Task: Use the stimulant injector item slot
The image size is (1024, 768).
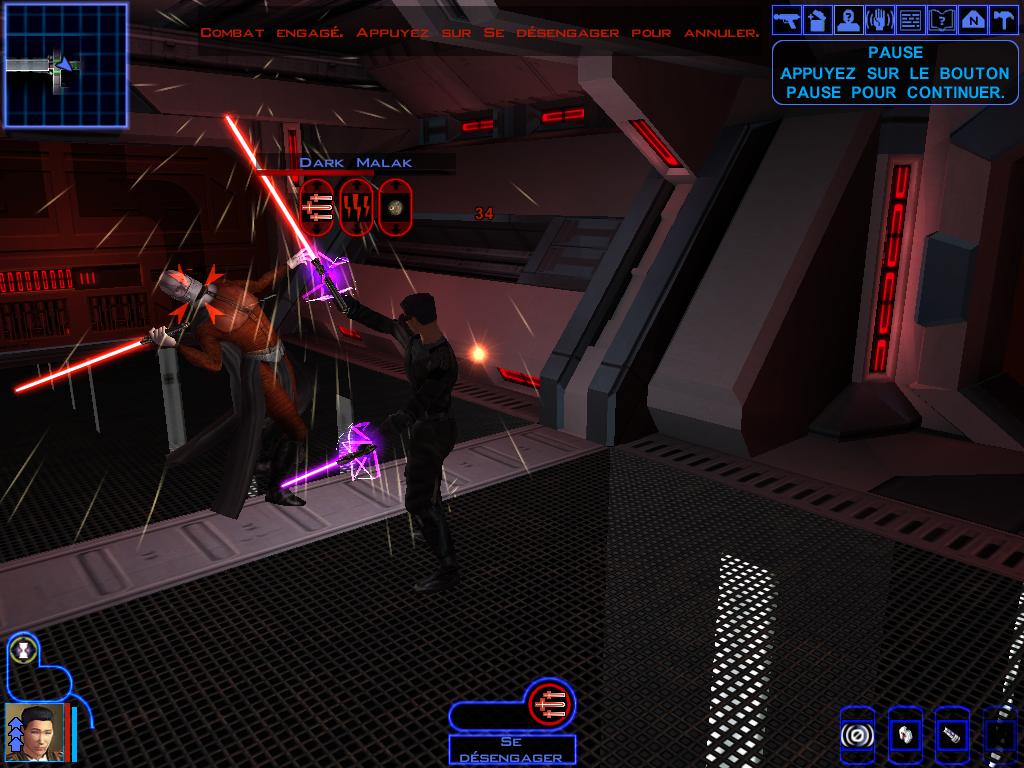Action: point(951,735)
